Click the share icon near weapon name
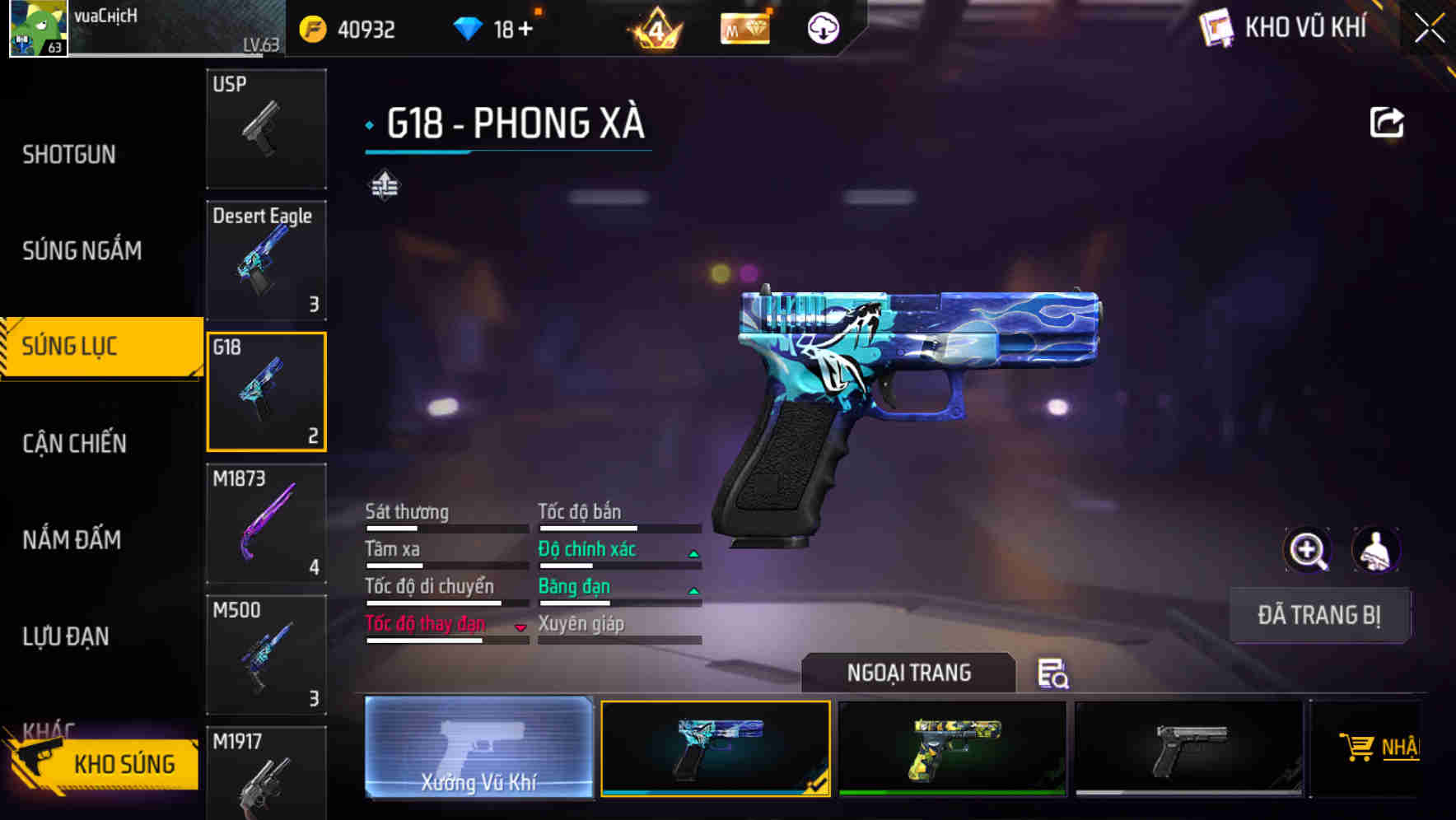The width and height of the screenshot is (1456, 820). (1388, 122)
